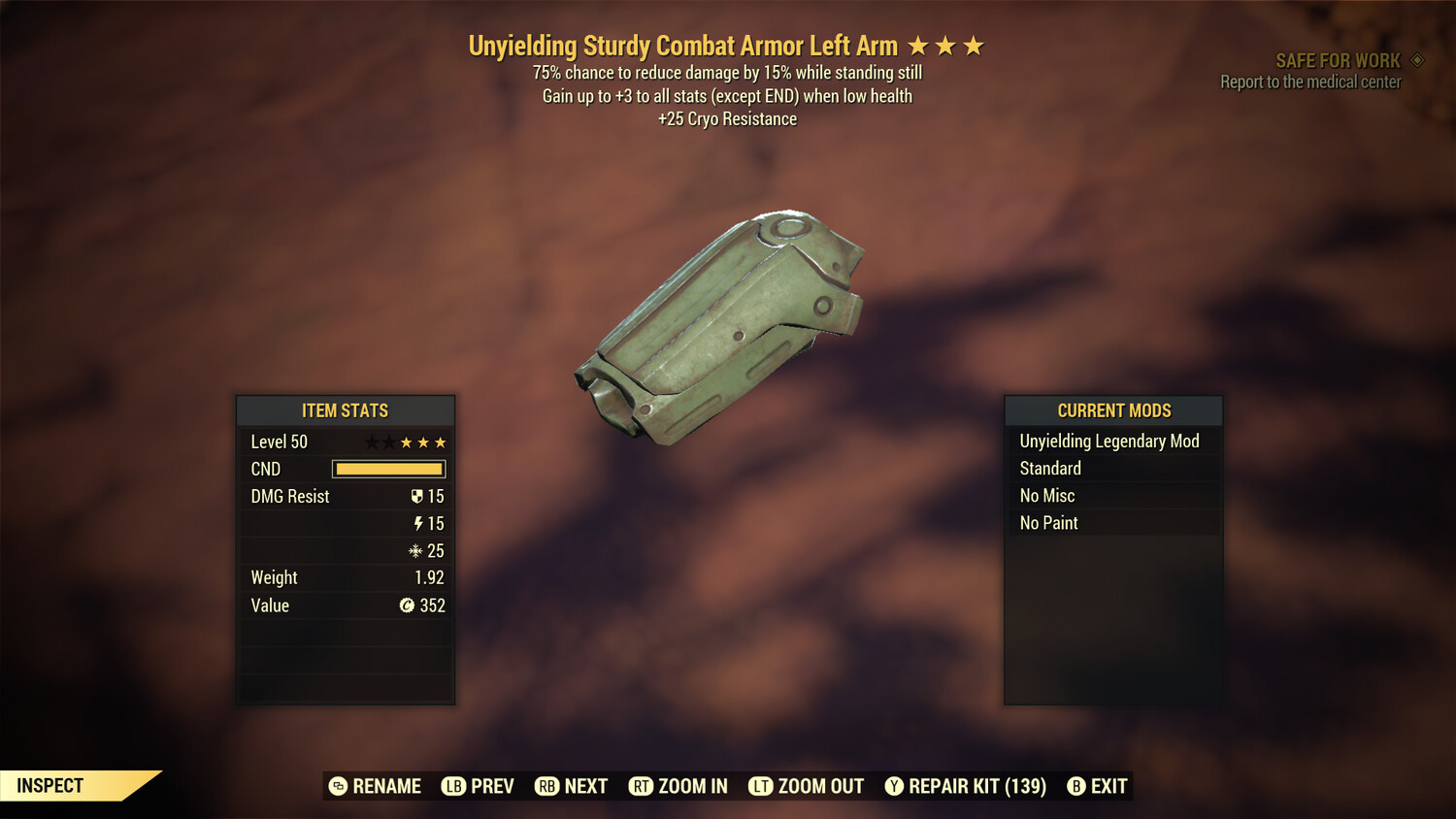Viewport: 1456px width, 819px height.
Task: Click the yellow CND condition bar
Action: coord(388,469)
